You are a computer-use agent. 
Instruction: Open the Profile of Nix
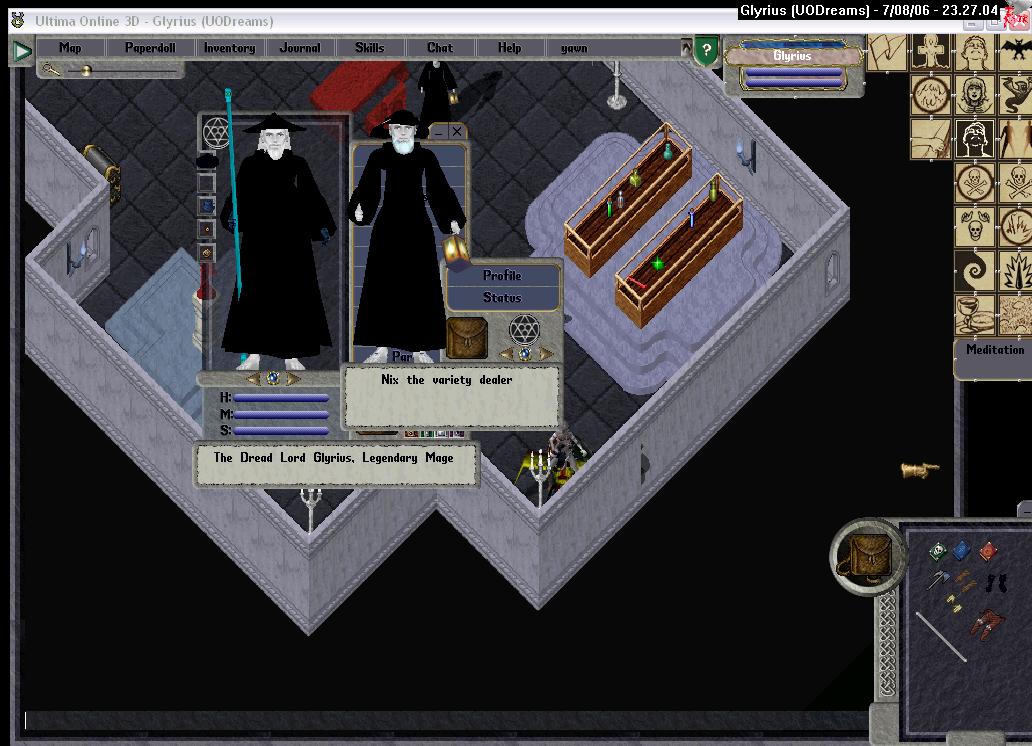(502, 276)
